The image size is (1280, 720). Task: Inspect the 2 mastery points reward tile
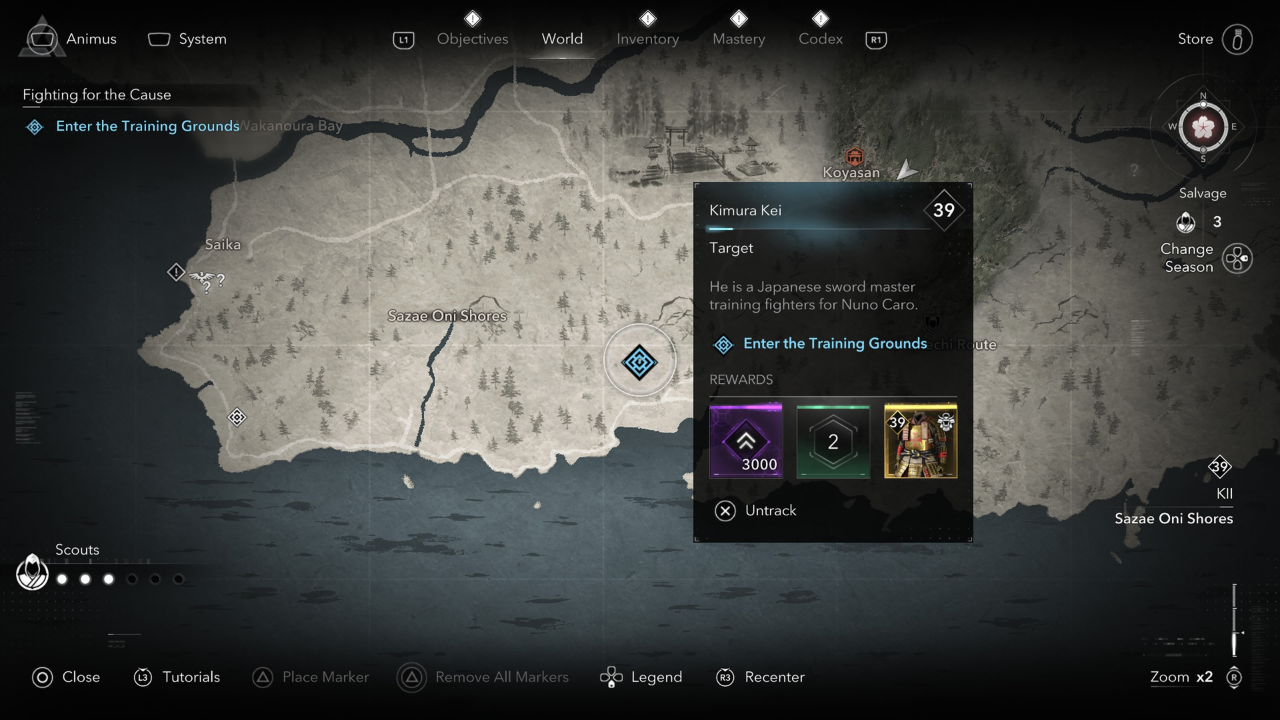[833, 441]
